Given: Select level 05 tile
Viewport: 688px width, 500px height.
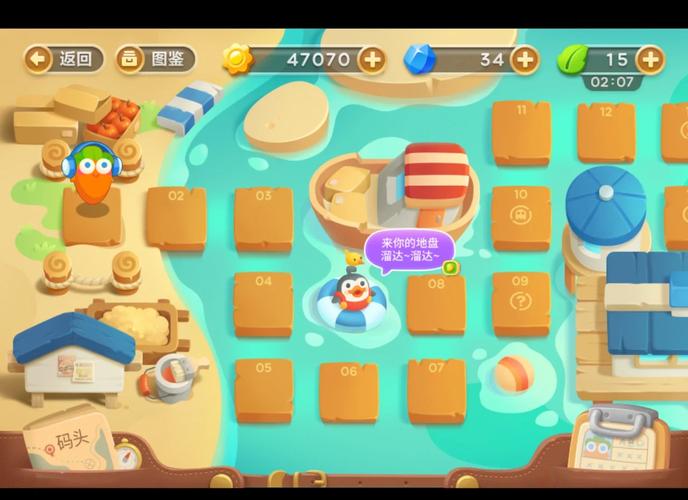Looking at the screenshot, I should (263, 390).
